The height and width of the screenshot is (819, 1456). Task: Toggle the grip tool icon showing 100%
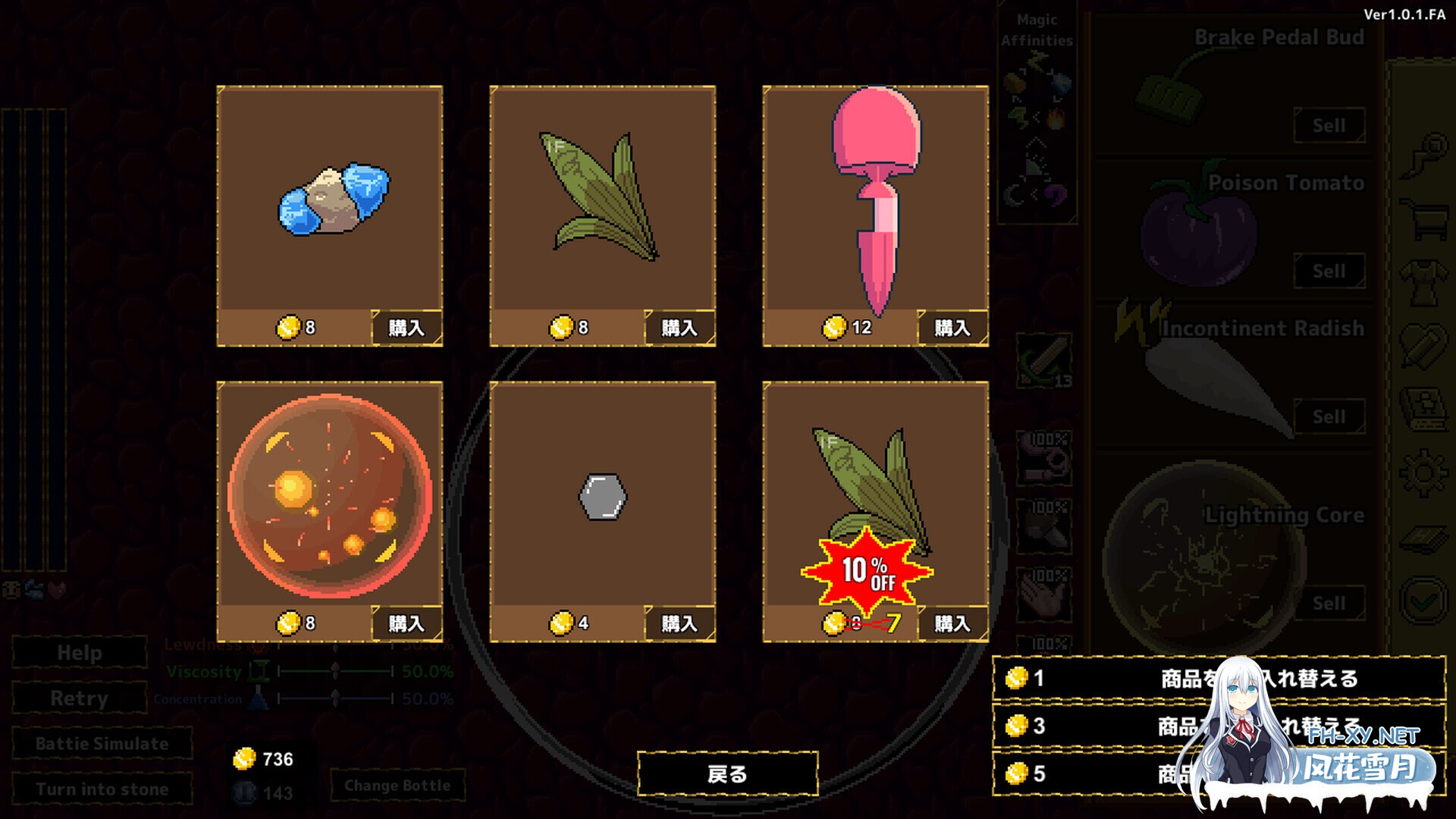tap(1045, 459)
